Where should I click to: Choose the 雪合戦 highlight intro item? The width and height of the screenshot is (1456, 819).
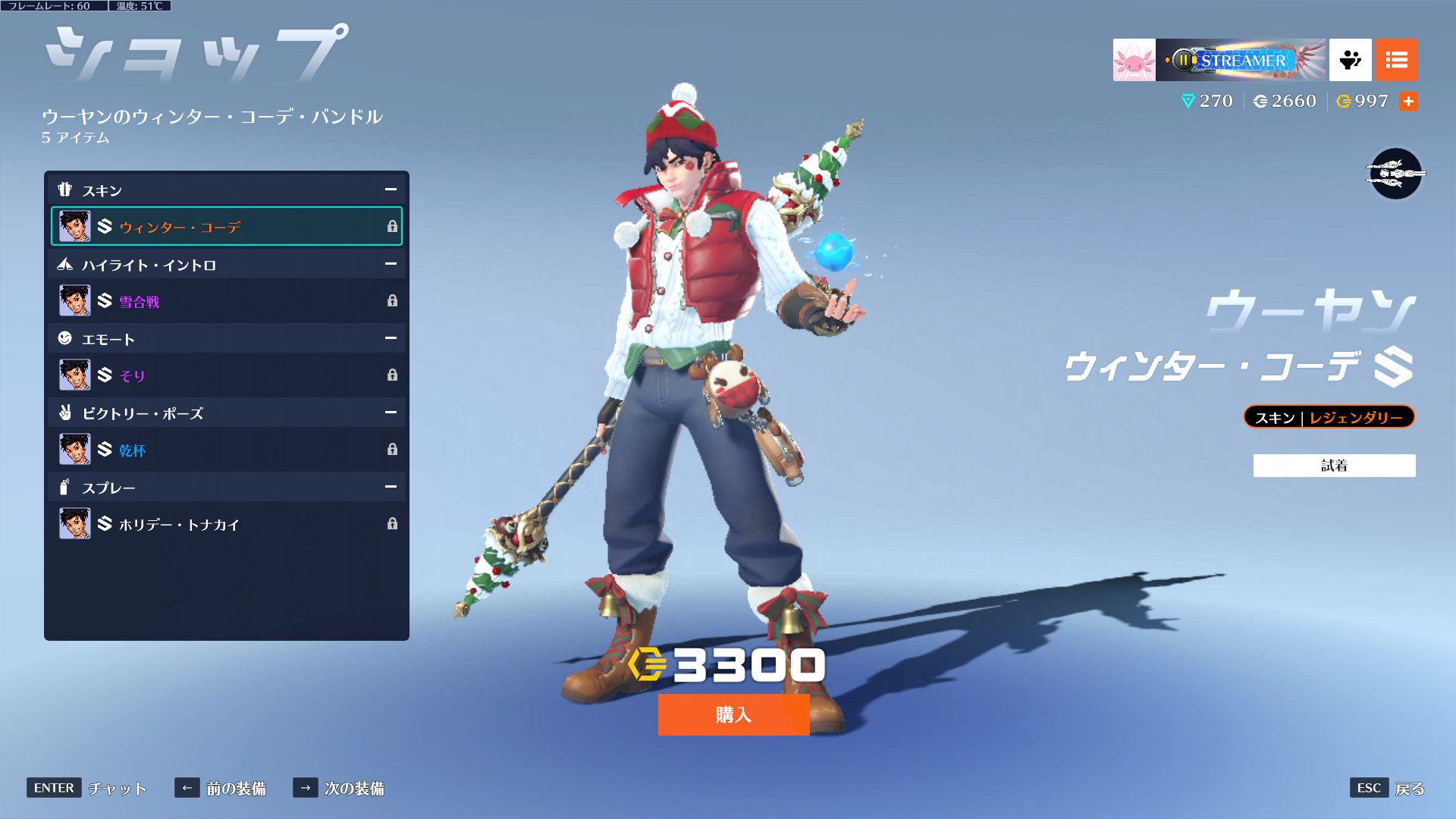point(226,301)
